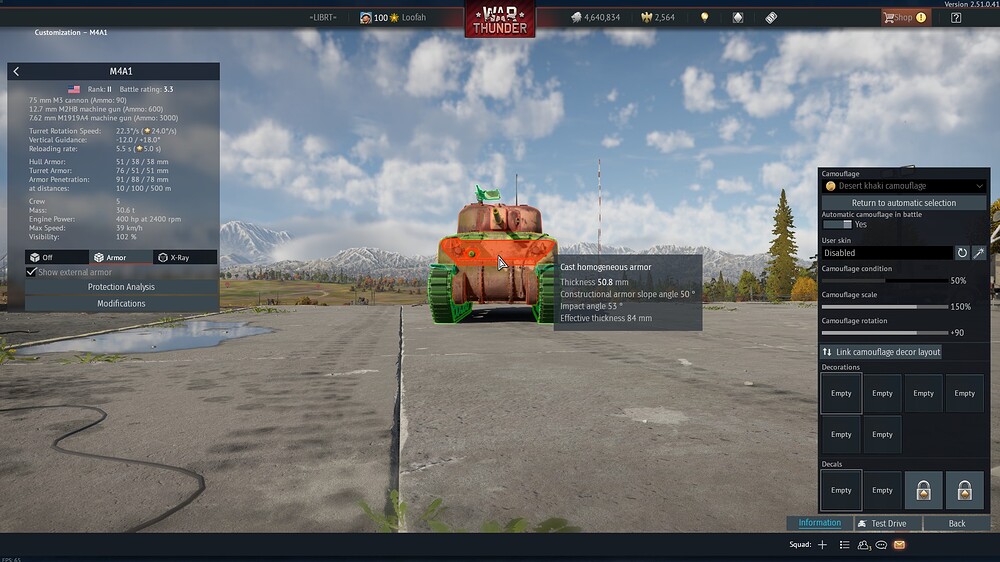Image resolution: width=1000 pixels, height=562 pixels.
Task: Click Link camouflage decor layout
Action: point(881,352)
